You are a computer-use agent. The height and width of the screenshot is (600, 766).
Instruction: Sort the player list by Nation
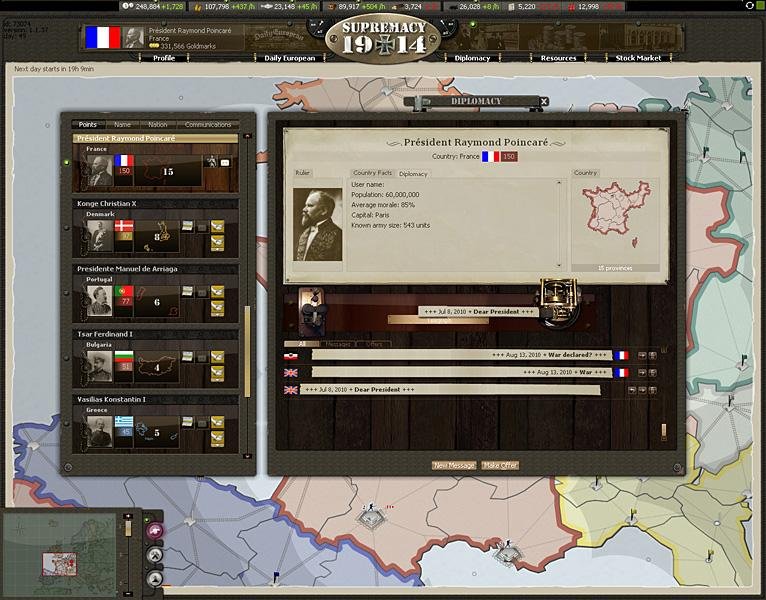[157, 125]
